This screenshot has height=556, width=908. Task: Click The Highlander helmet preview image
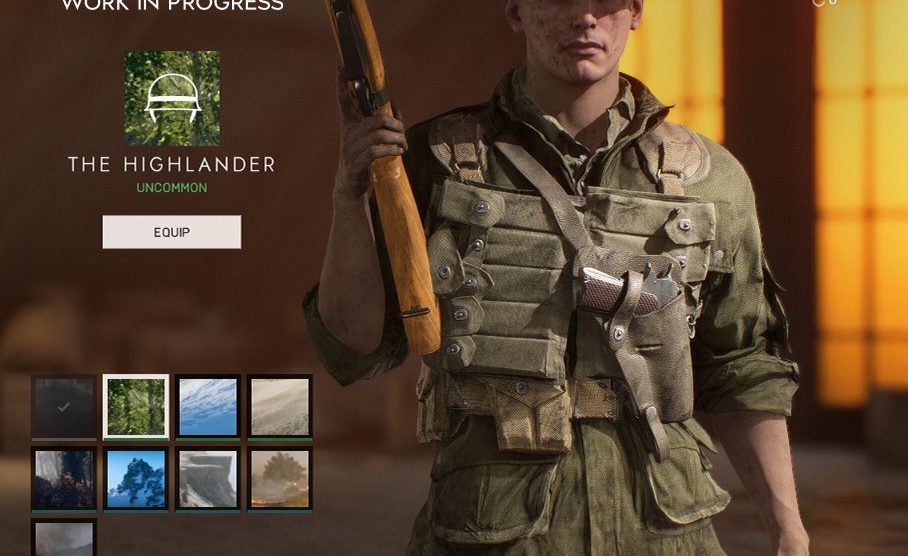click(x=172, y=99)
